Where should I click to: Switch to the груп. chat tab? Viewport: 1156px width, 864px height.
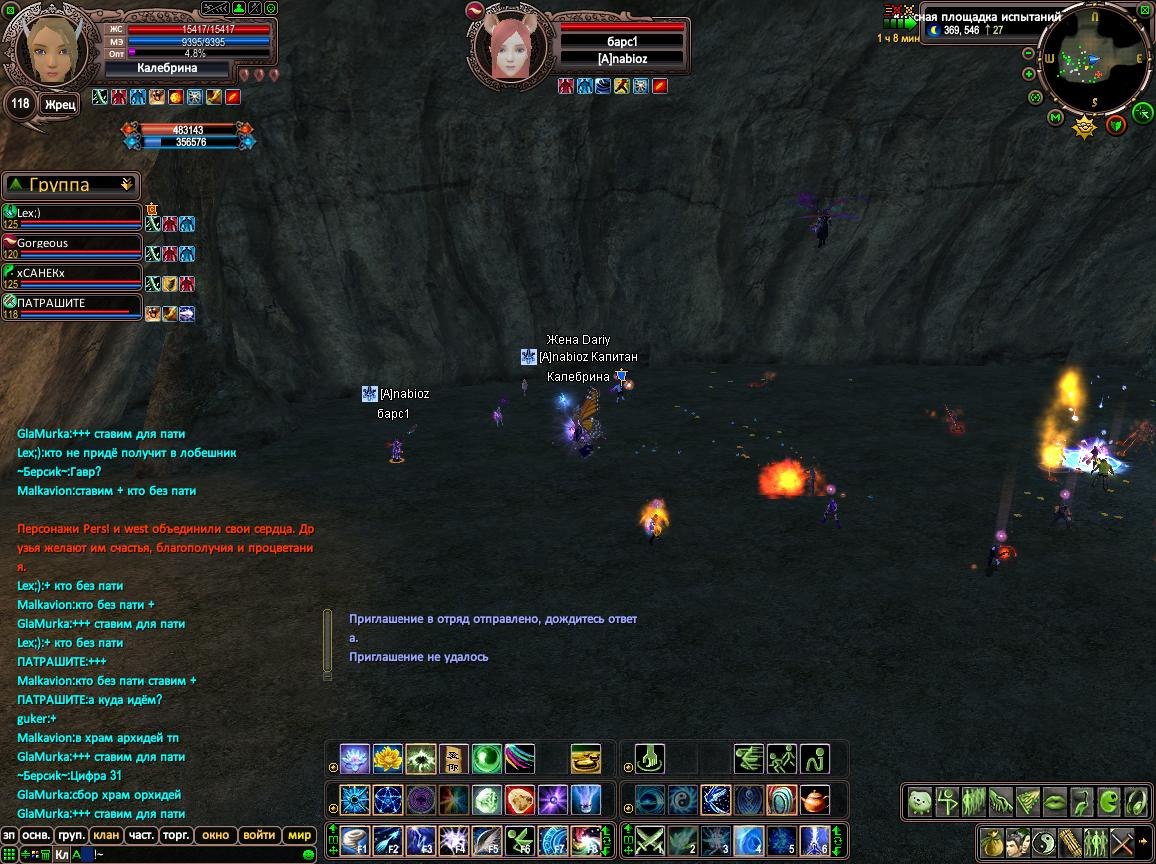(x=70, y=835)
